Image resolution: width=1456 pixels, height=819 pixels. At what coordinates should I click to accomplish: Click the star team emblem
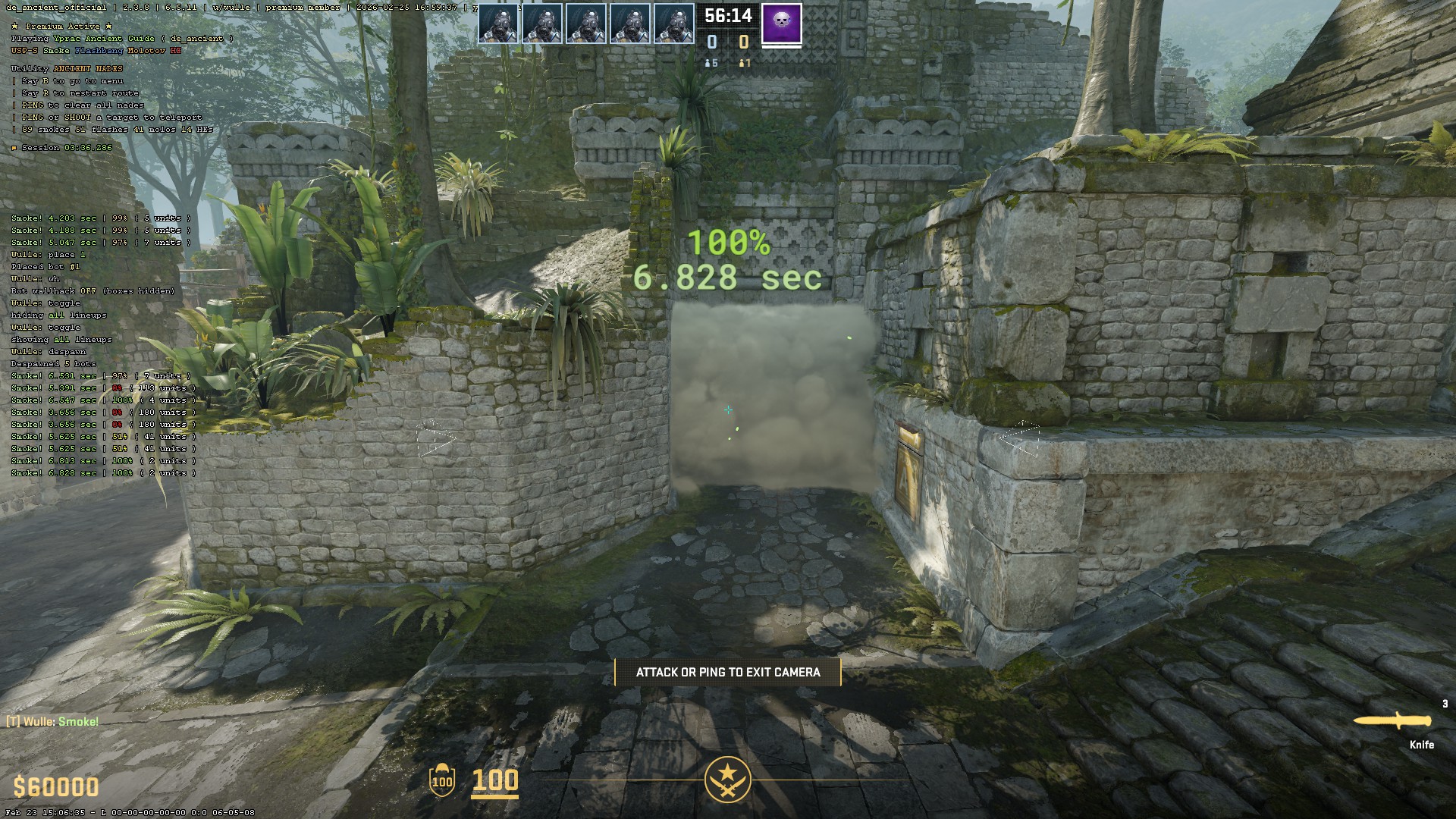pyautogui.click(x=727, y=779)
